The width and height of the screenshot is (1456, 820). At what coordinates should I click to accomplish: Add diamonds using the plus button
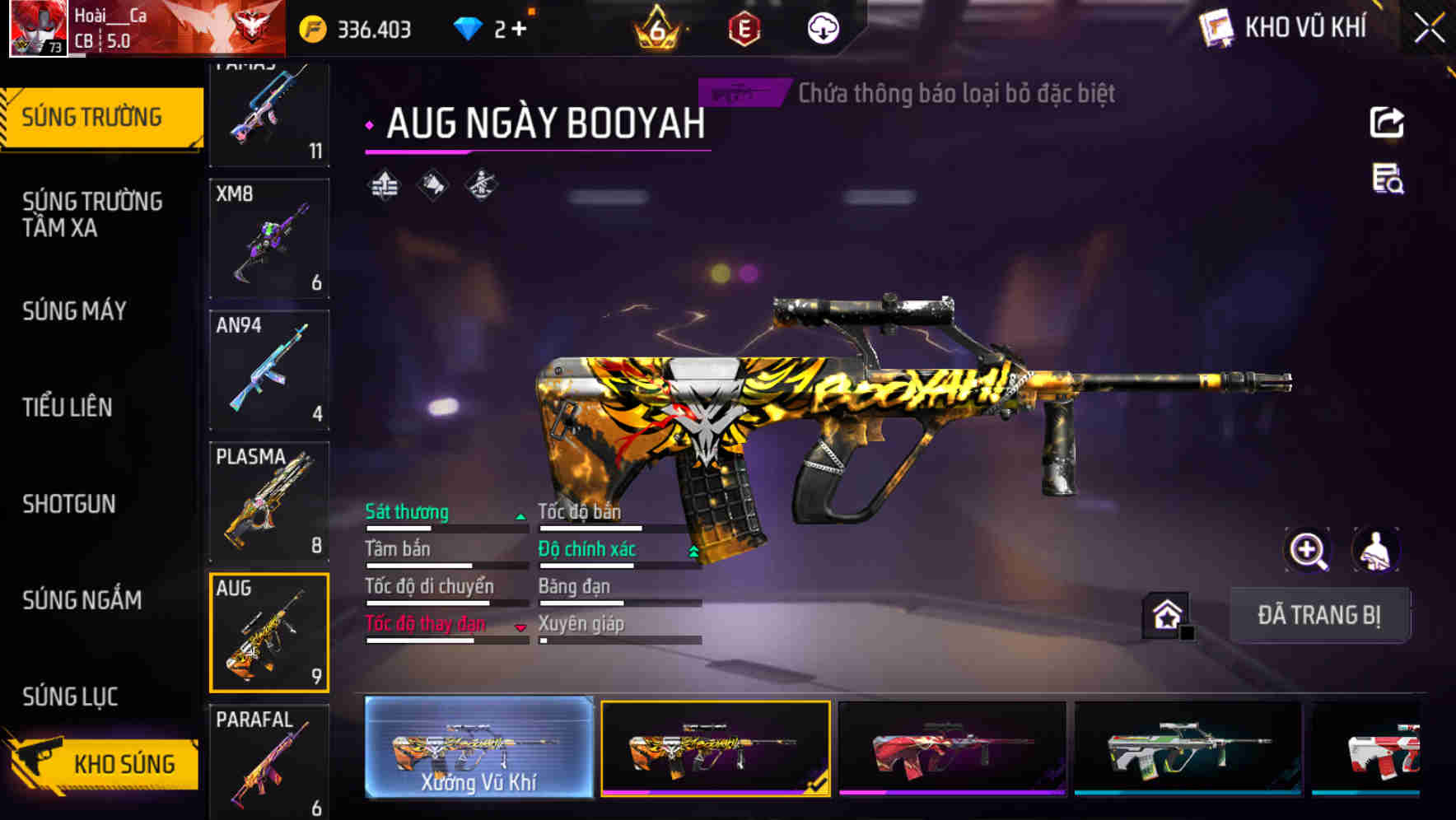[x=519, y=30]
